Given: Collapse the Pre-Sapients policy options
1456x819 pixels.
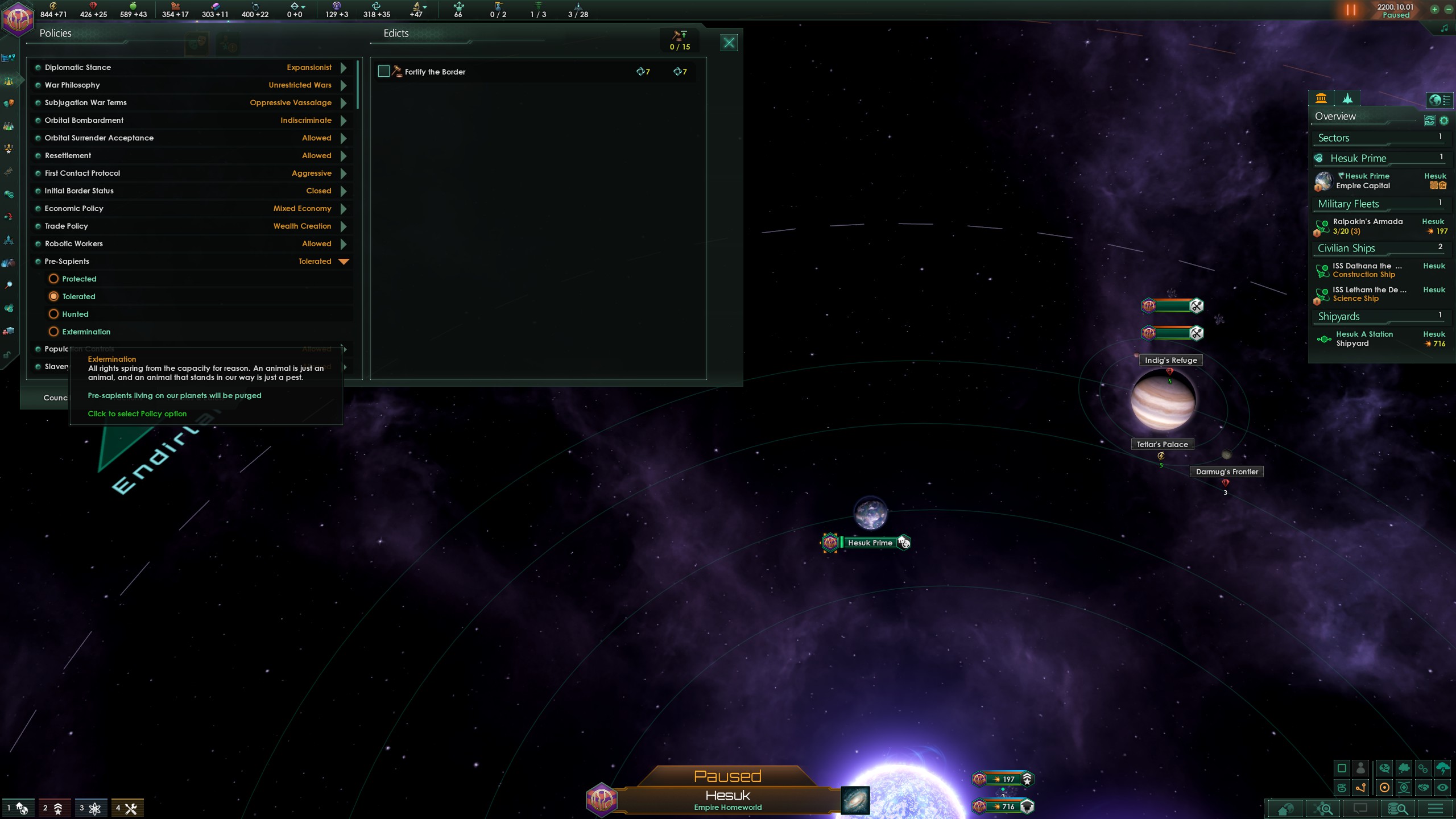Looking at the screenshot, I should click(344, 261).
